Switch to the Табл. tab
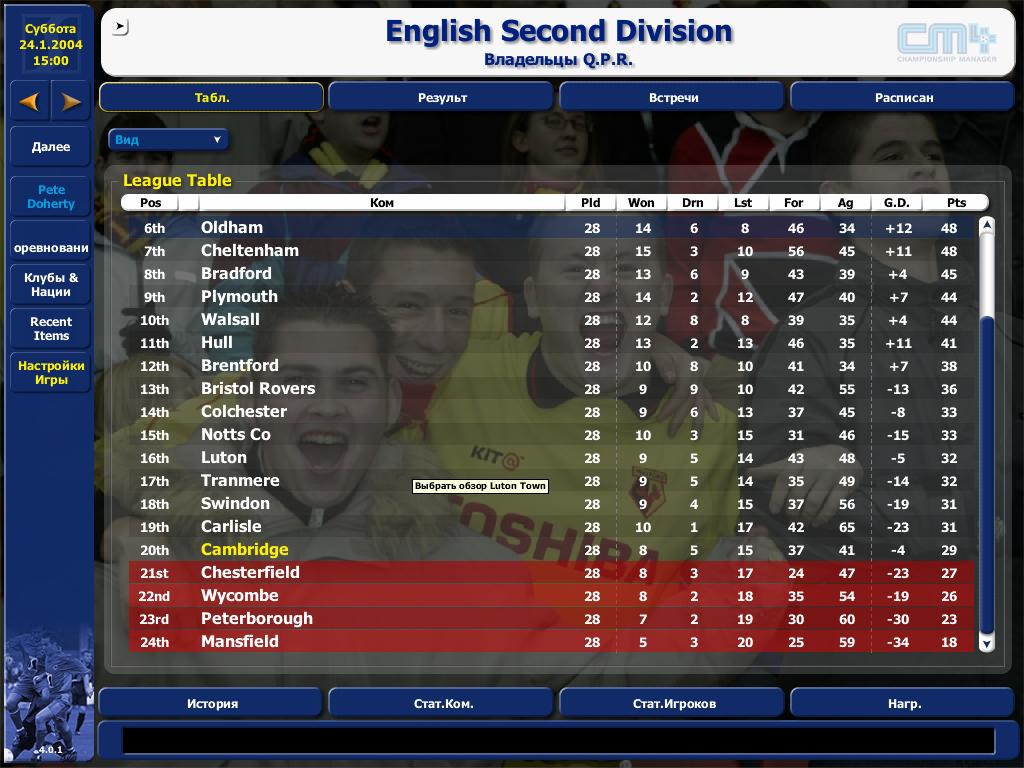This screenshot has width=1024, height=768. (211, 97)
